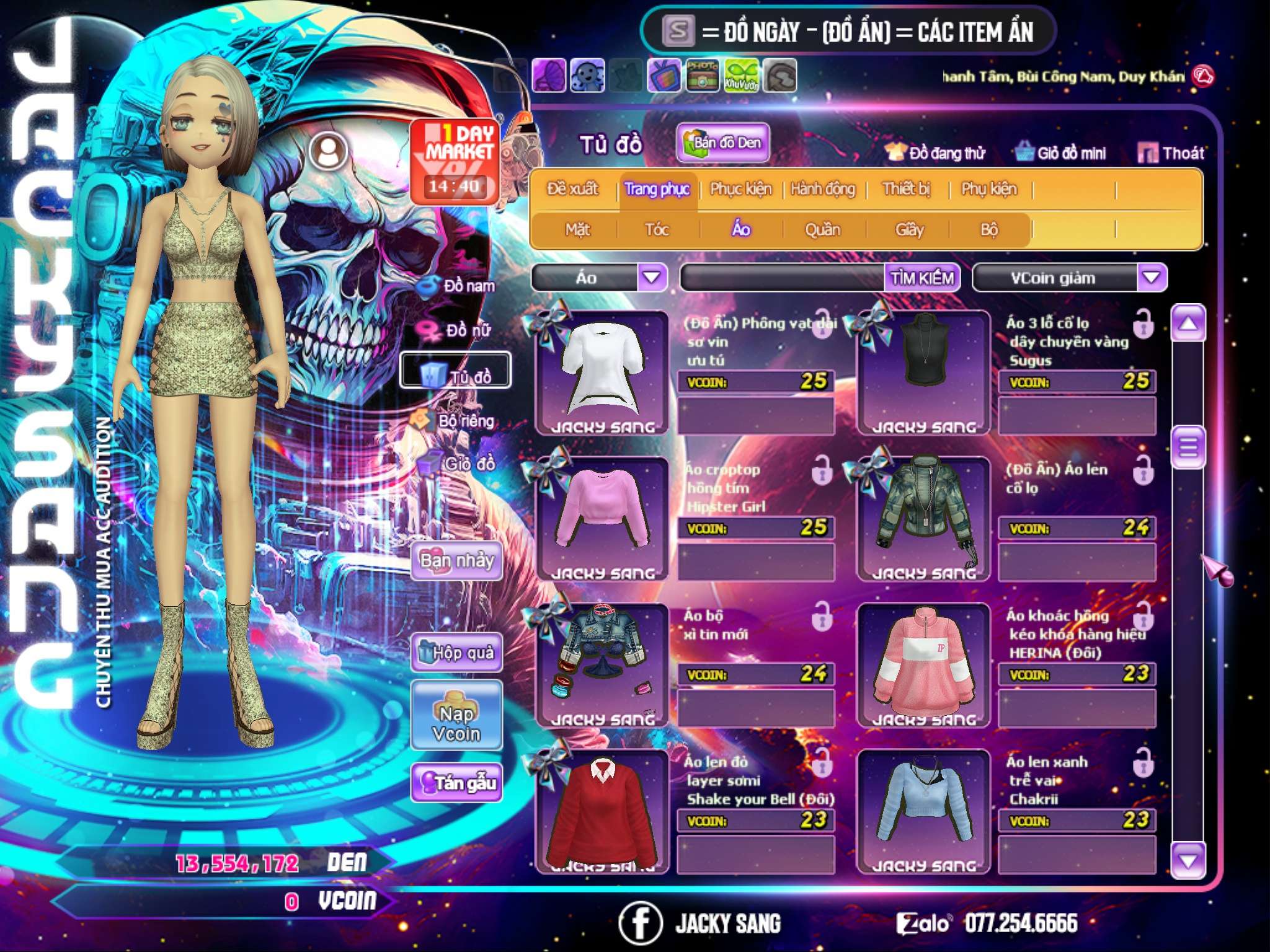1270x952 pixels.
Task: Open the 1 Day Market icon
Action: click(455, 161)
